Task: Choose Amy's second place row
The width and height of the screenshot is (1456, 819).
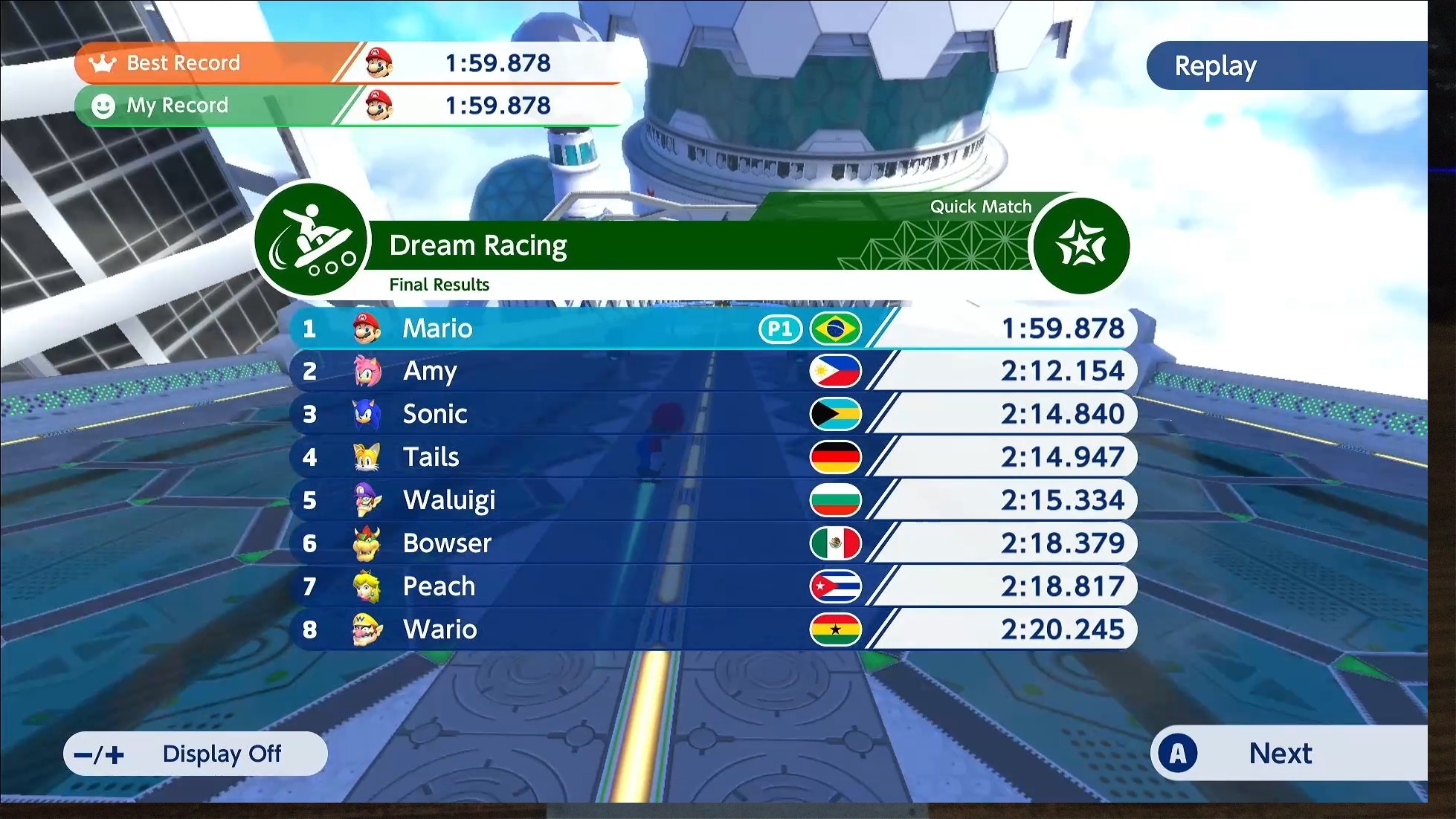Action: 712,372
